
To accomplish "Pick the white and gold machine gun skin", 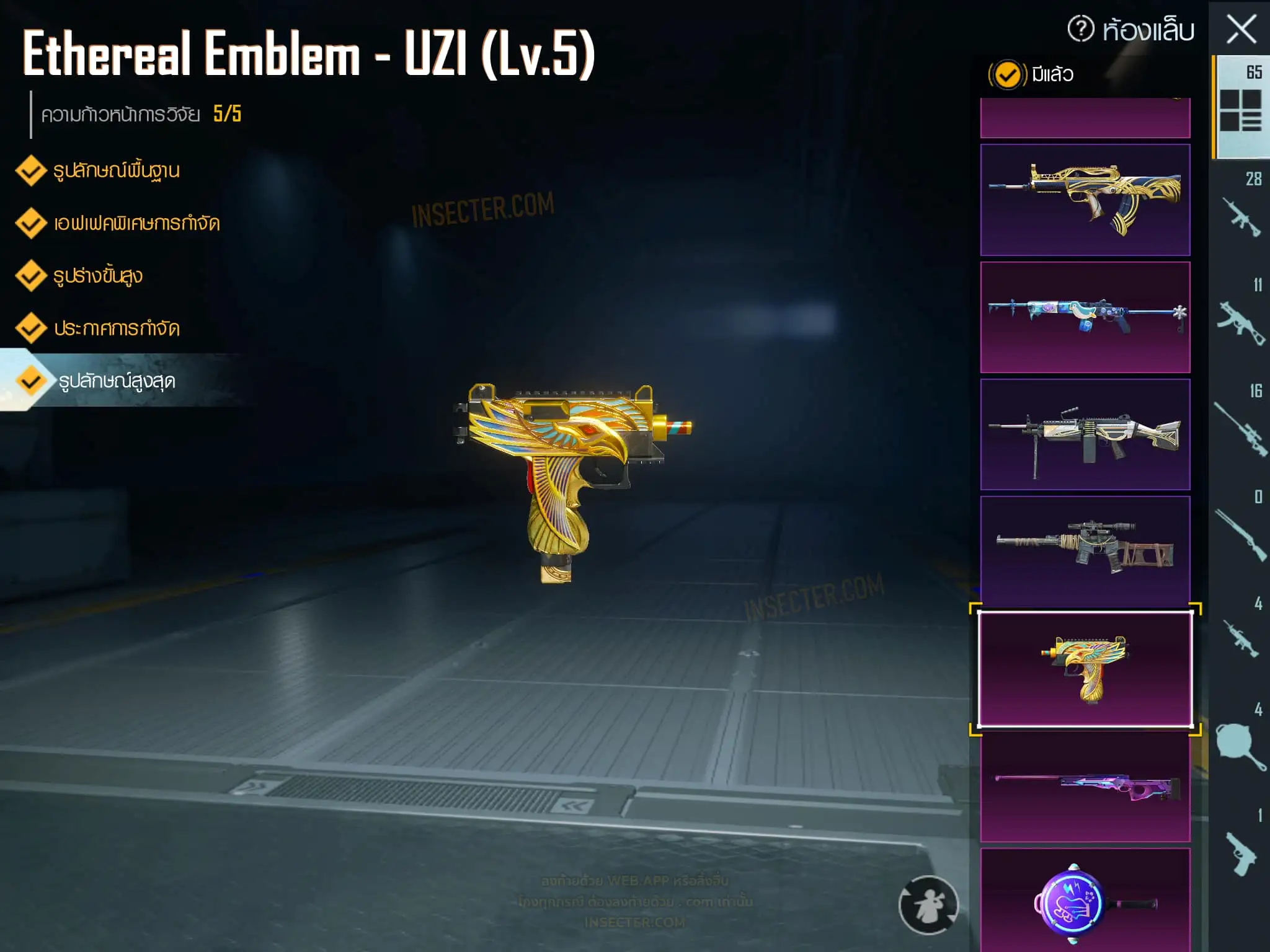I will click(x=1085, y=434).
